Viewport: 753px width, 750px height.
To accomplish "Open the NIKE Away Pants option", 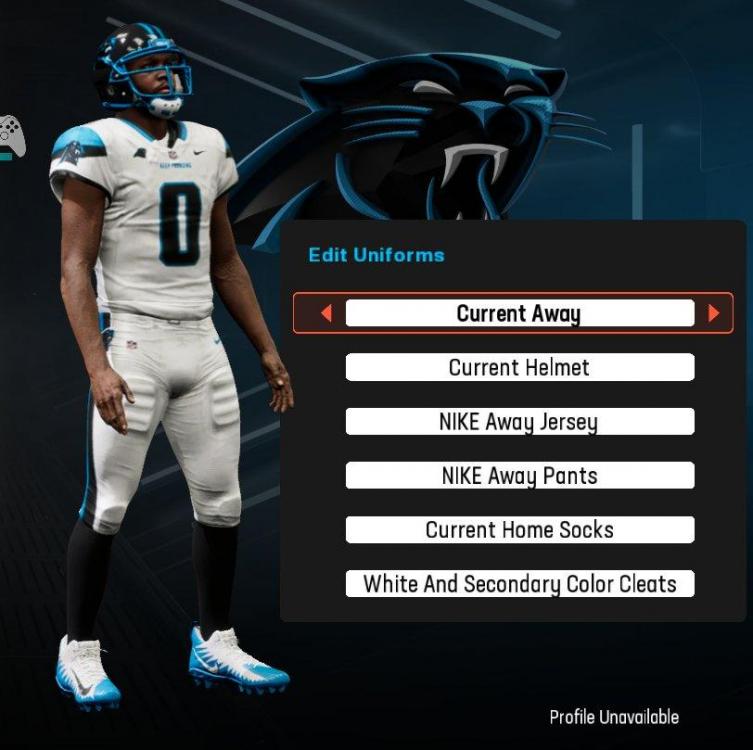I will pyautogui.click(x=519, y=476).
